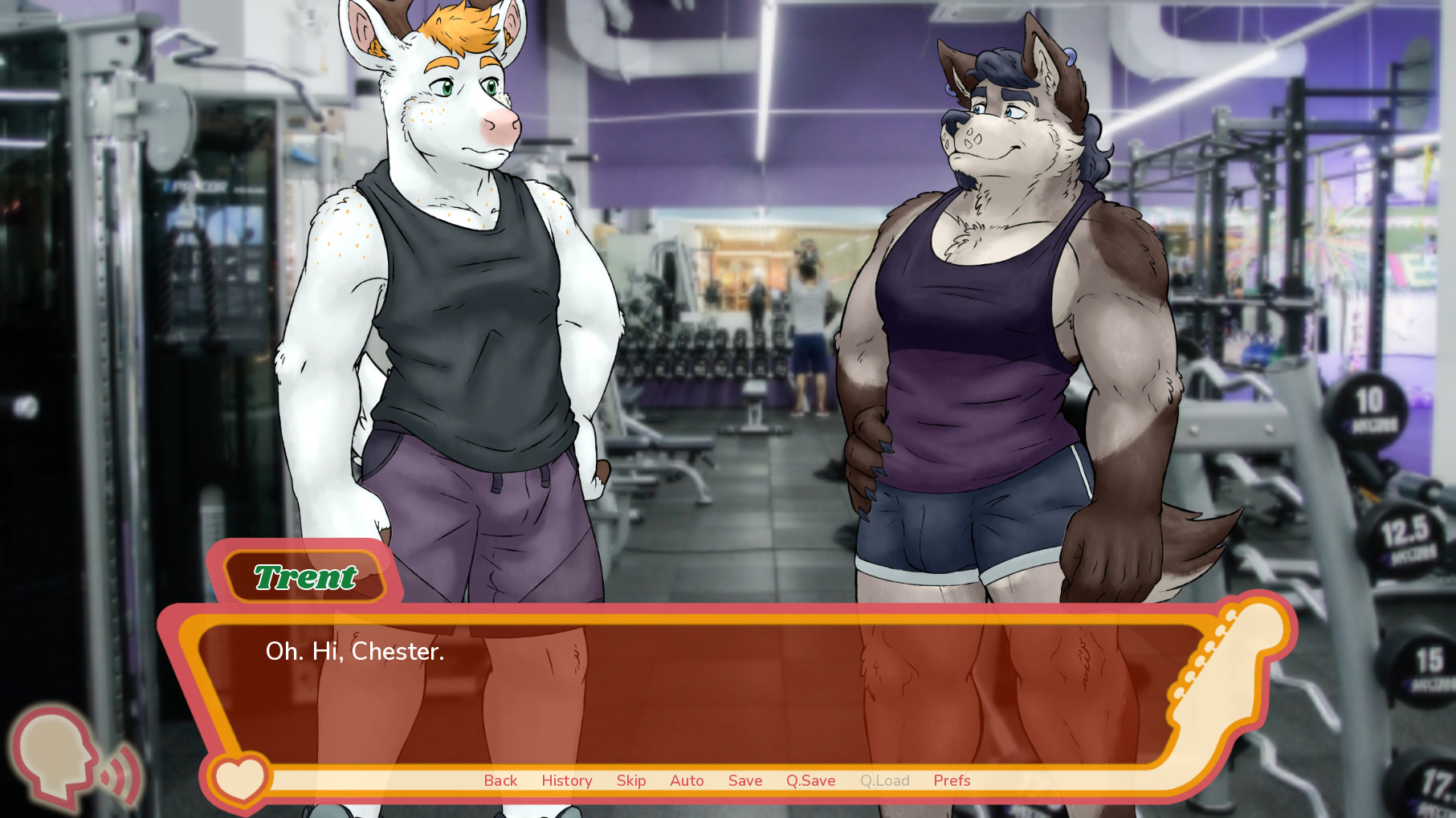Go back to previous dialogue line
Image resolution: width=1456 pixels, height=818 pixels.
[500, 780]
